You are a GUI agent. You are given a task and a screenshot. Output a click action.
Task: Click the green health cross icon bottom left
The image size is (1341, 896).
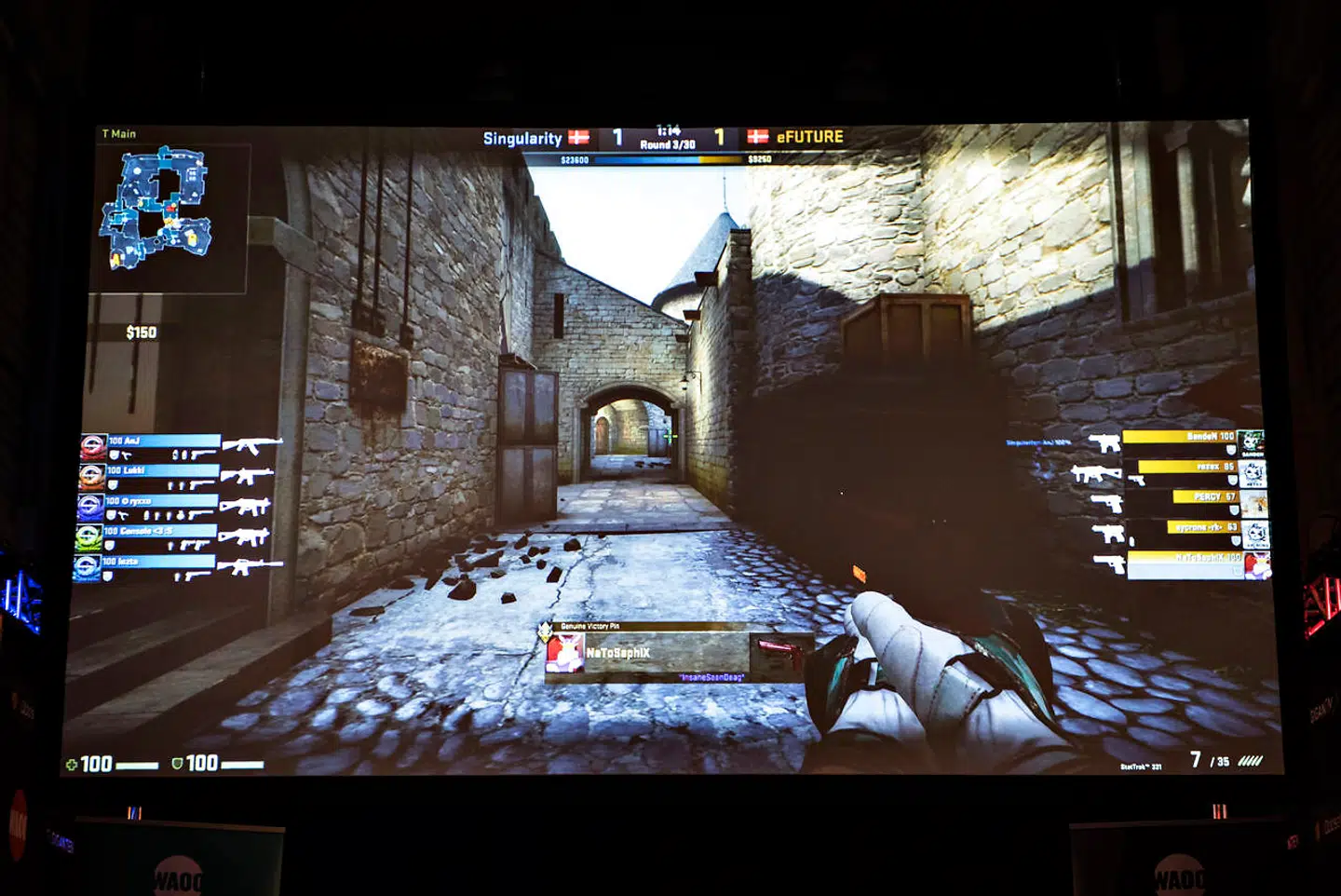70,766
